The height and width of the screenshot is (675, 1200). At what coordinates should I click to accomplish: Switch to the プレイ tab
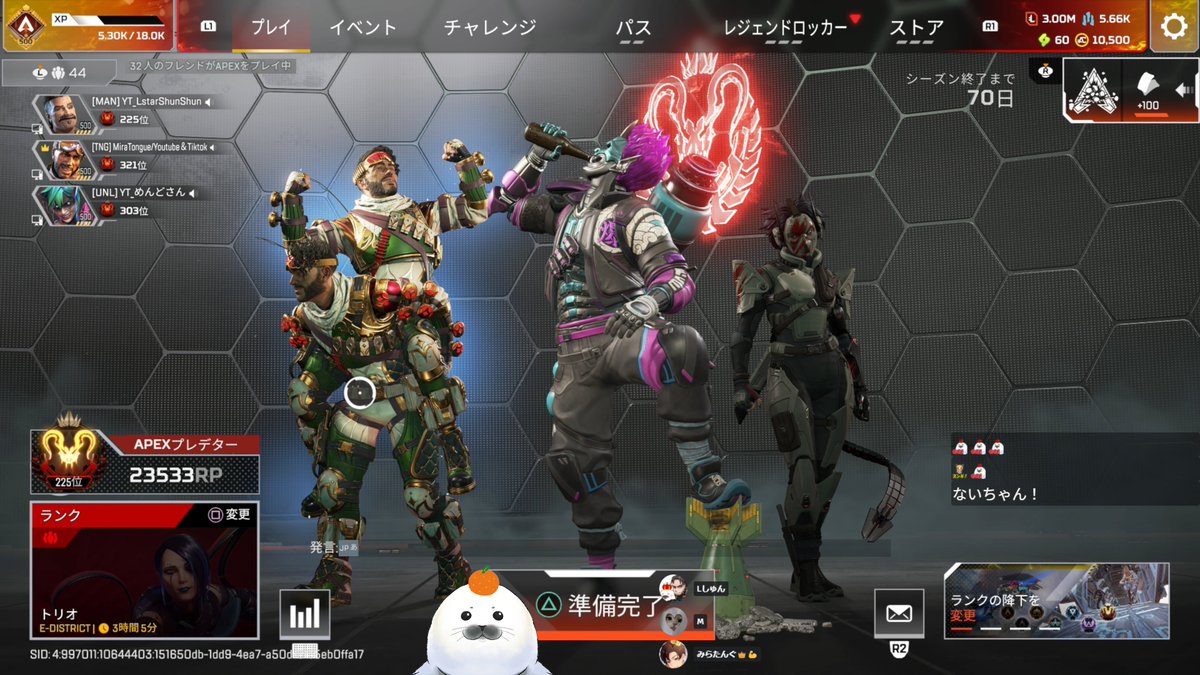point(270,28)
